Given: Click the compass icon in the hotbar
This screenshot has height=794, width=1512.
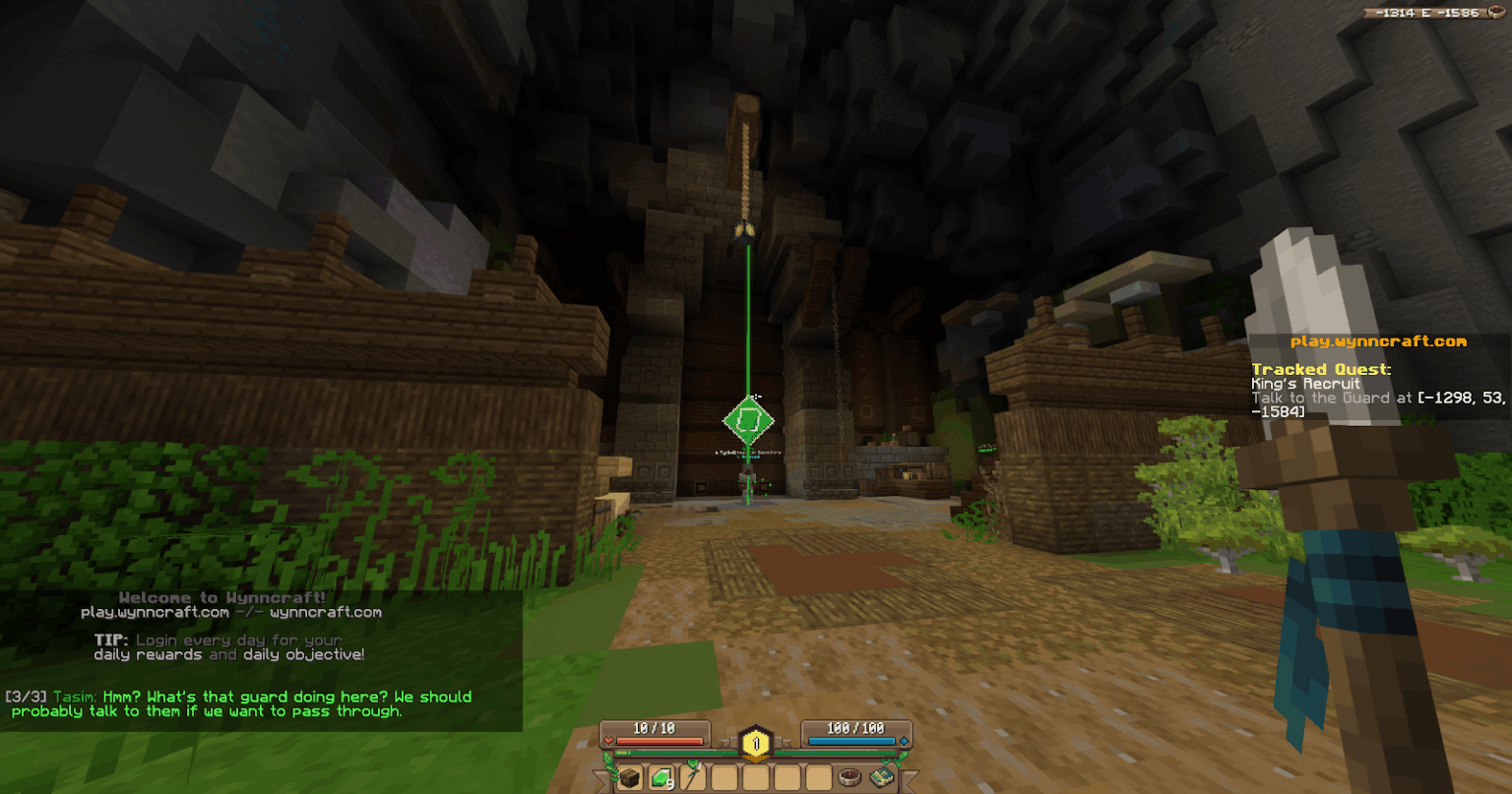Looking at the screenshot, I should 850,777.
